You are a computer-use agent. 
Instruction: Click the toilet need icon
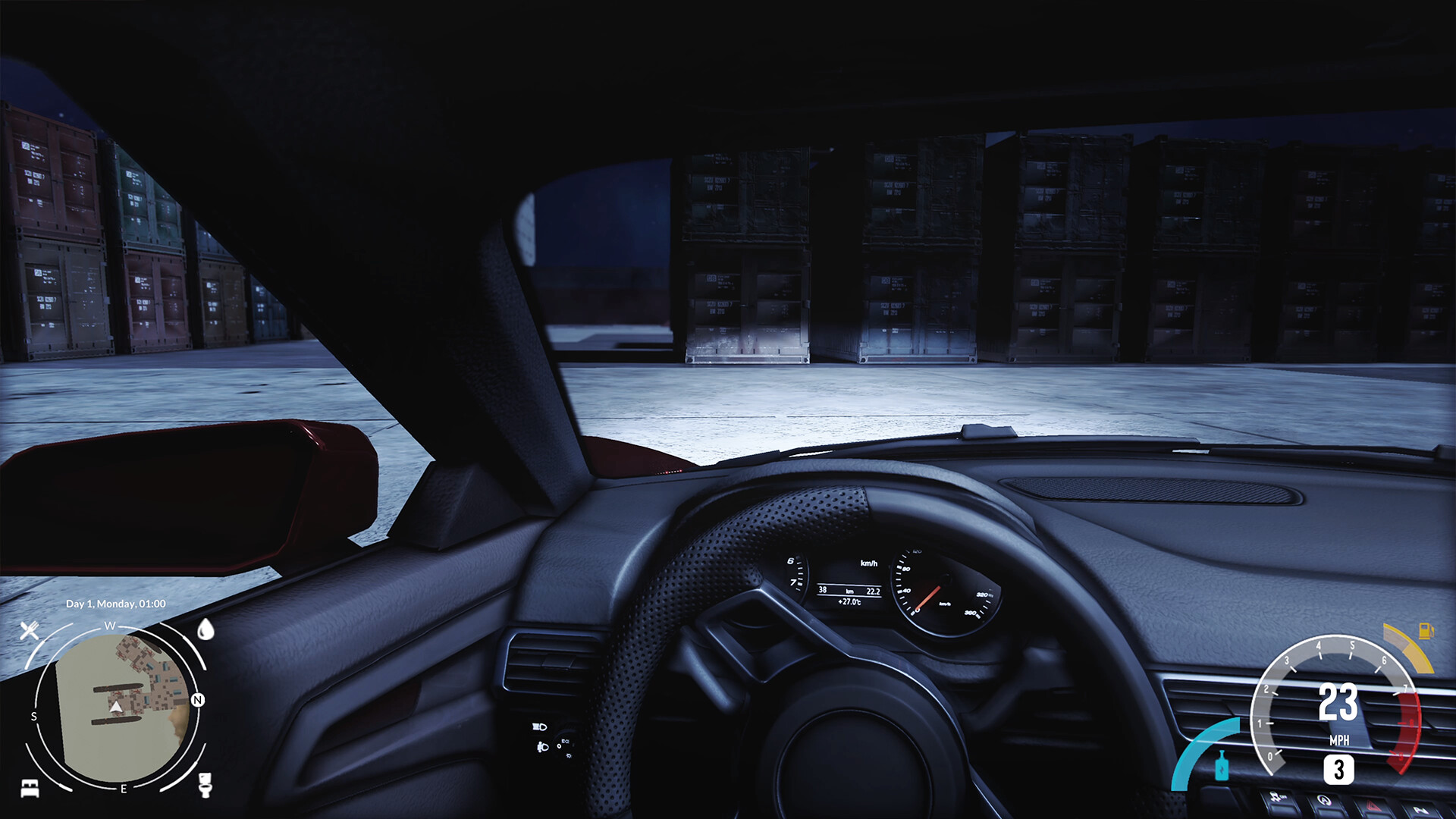tap(205, 786)
